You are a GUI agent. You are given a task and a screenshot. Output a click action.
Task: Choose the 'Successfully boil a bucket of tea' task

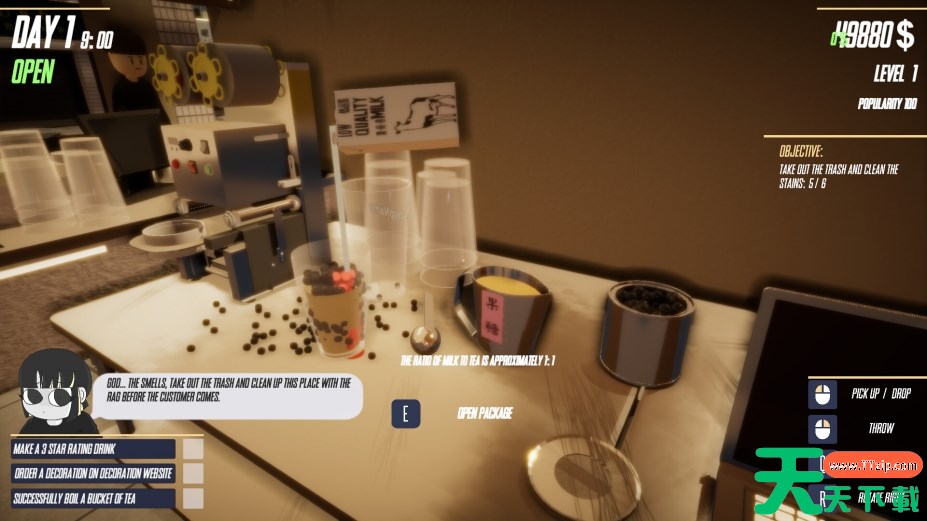point(93,497)
